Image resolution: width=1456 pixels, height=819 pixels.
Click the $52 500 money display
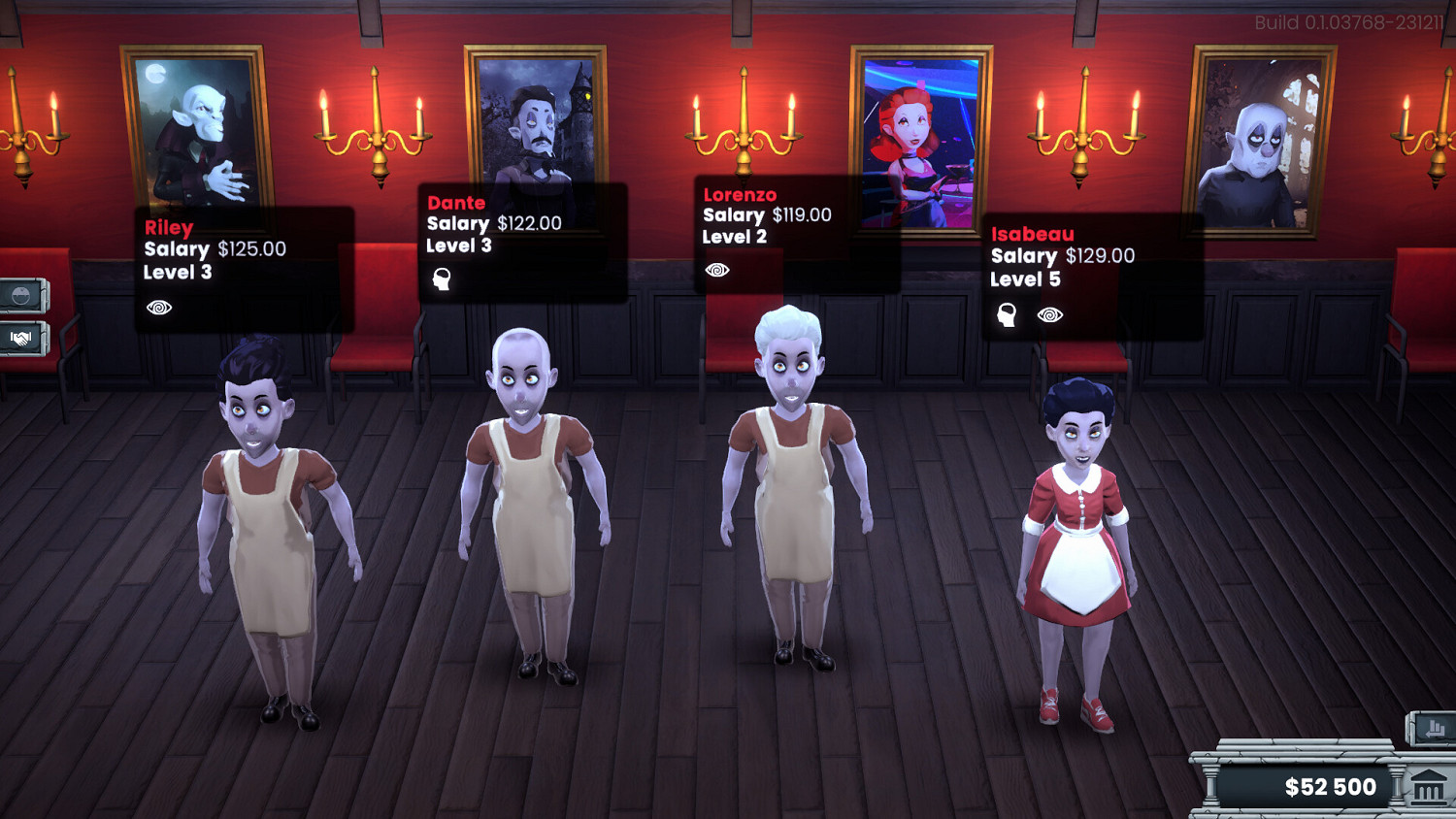[x=1332, y=787]
